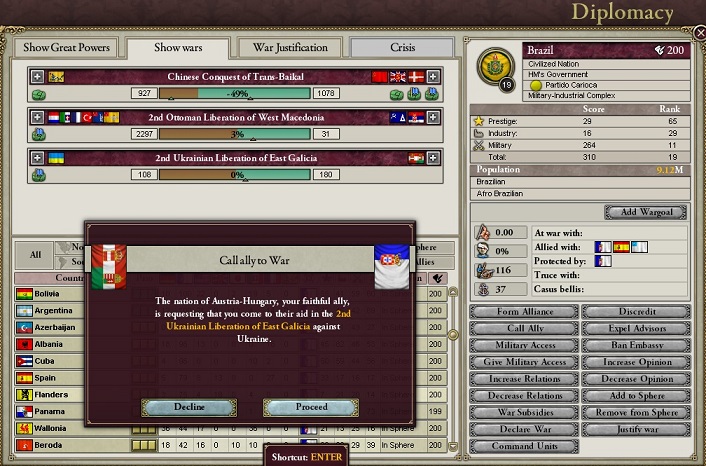Viewport: 706px width, 466px height.
Task: Choose the Discredit diplomatic action
Action: 636,312
